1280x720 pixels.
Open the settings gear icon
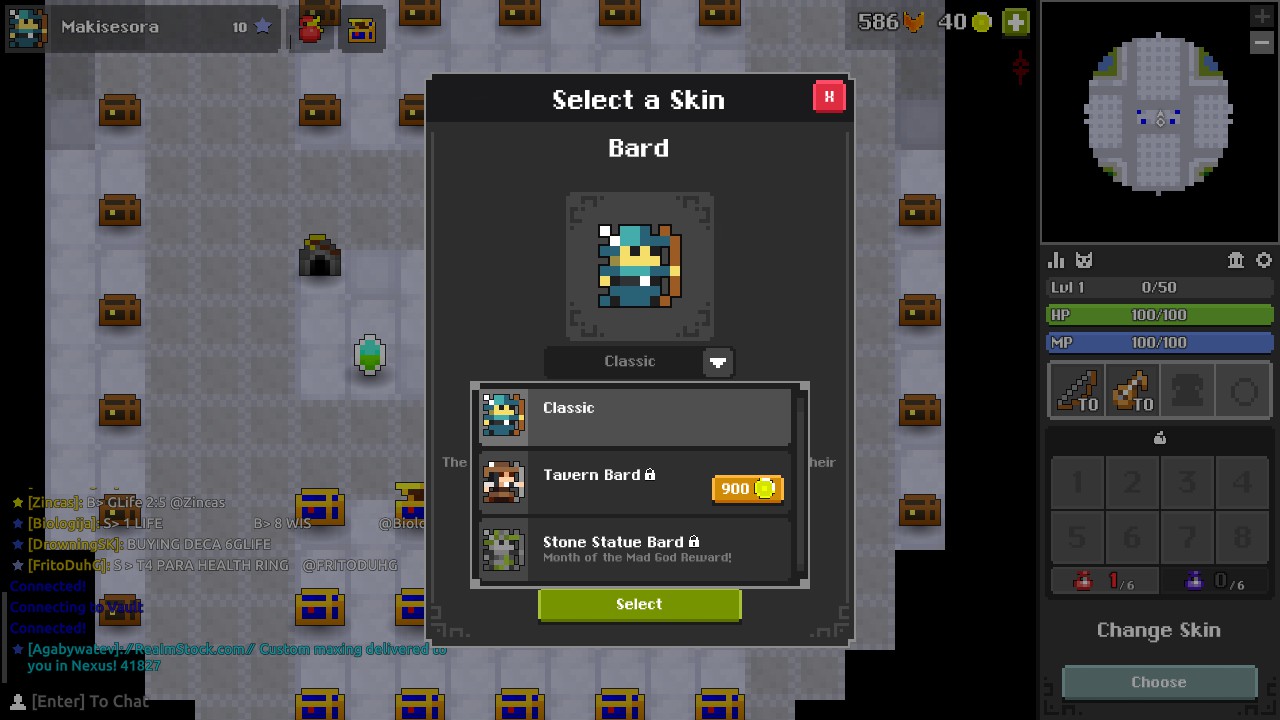click(x=1264, y=260)
